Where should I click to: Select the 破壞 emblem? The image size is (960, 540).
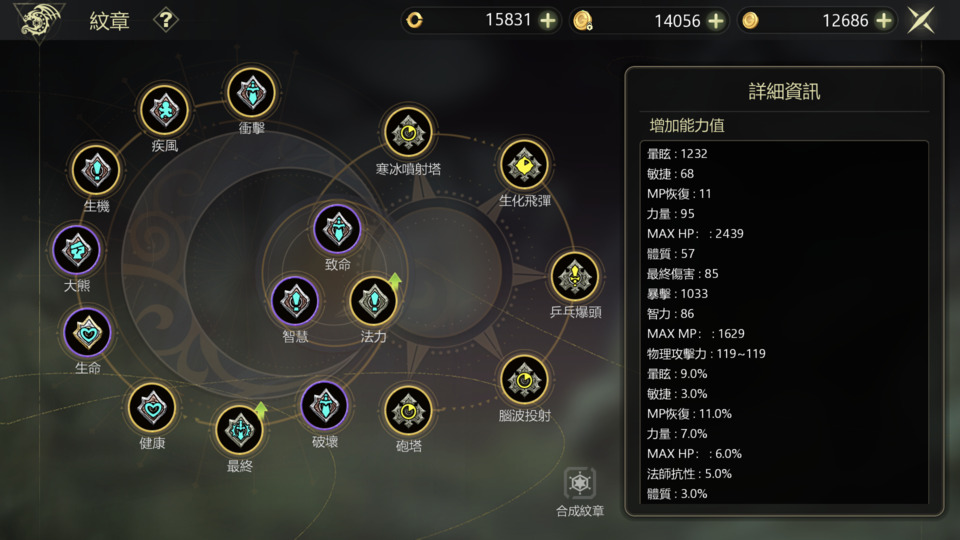[x=325, y=406]
